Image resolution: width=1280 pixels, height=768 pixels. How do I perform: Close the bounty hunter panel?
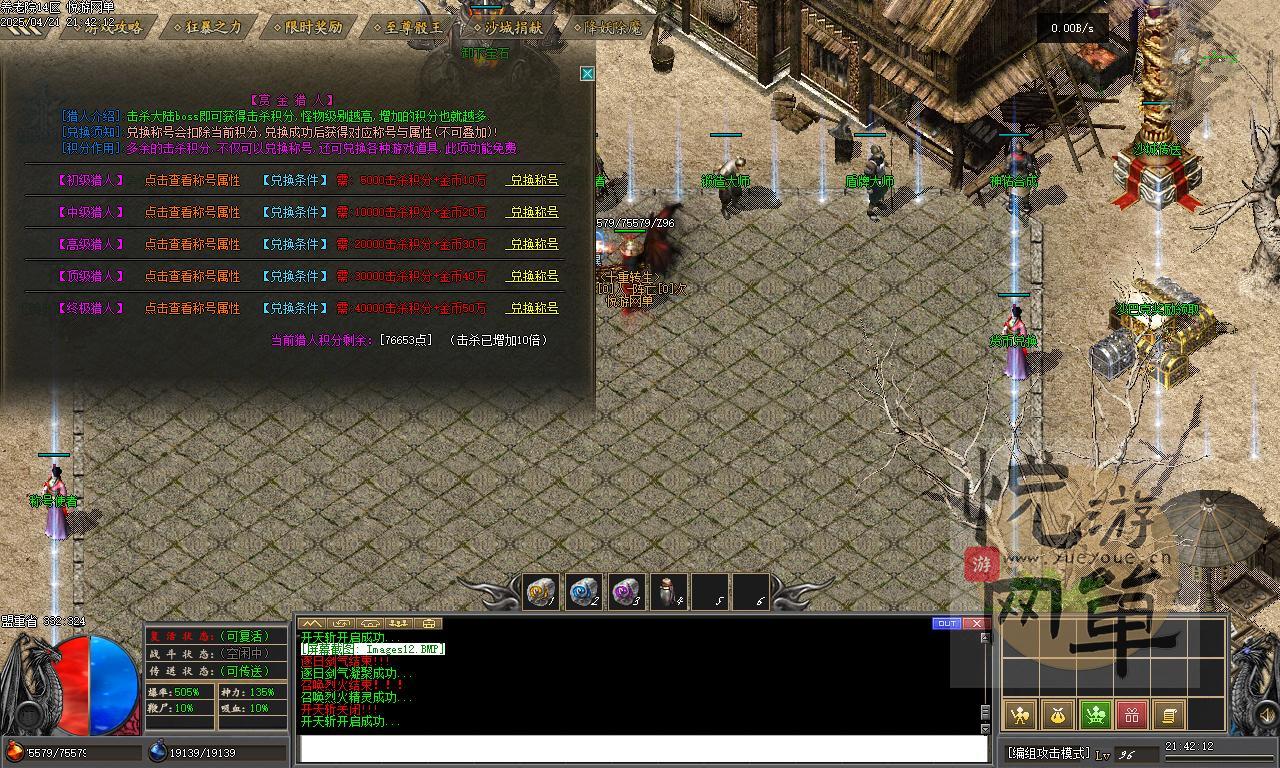[x=588, y=73]
